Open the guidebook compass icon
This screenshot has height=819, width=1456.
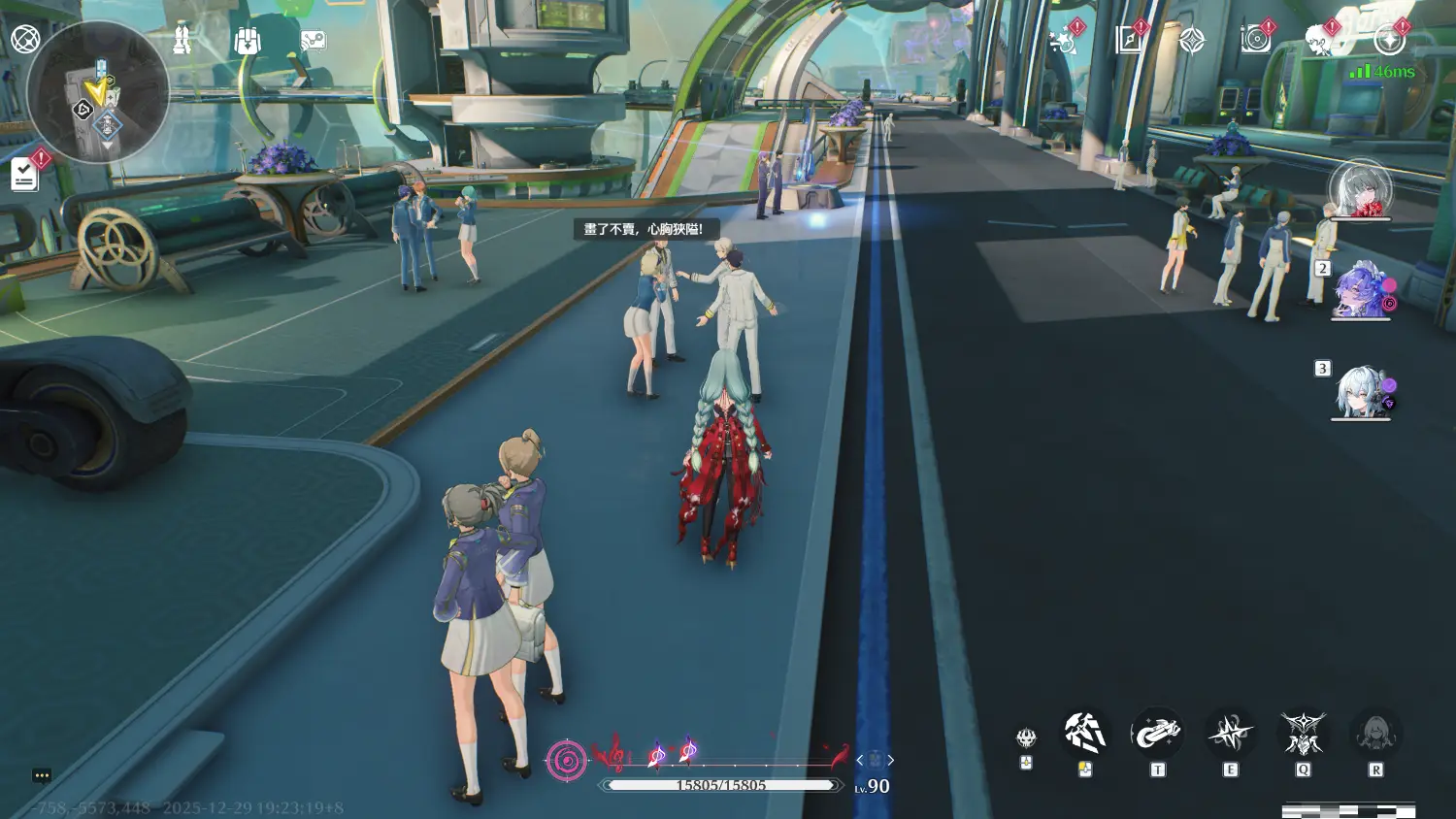pos(1129,40)
